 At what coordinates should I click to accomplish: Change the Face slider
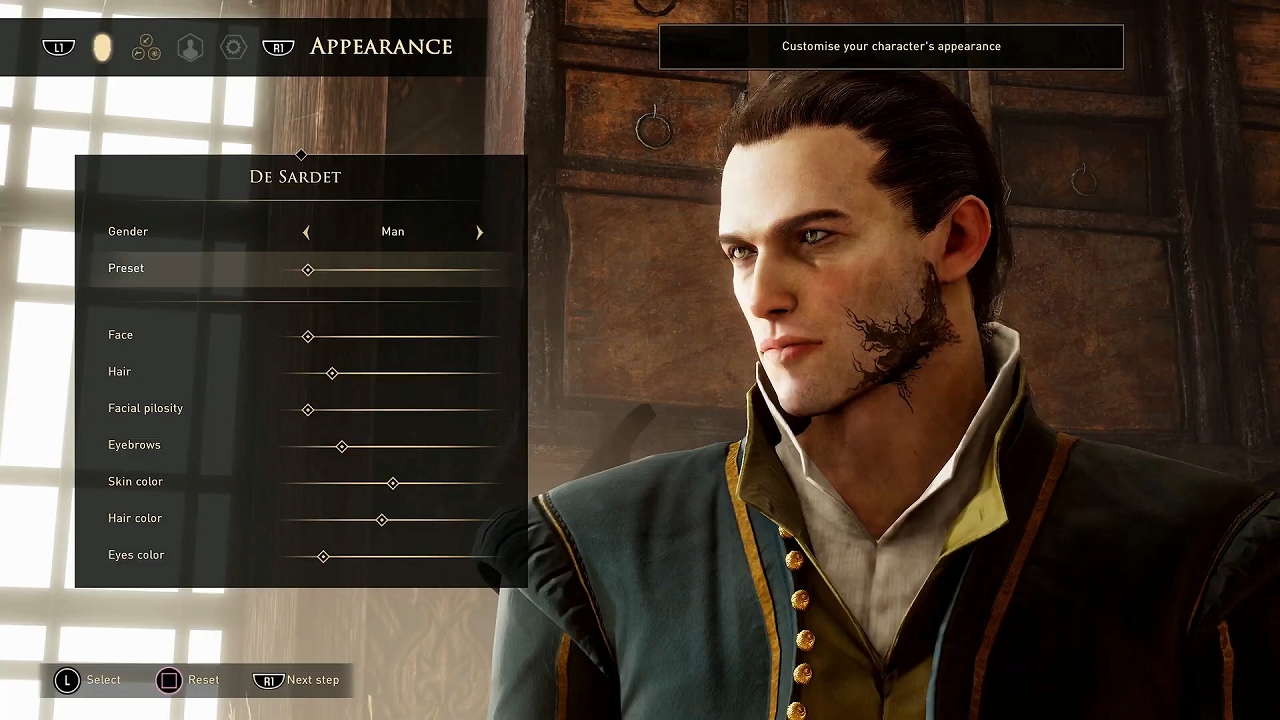308,337
